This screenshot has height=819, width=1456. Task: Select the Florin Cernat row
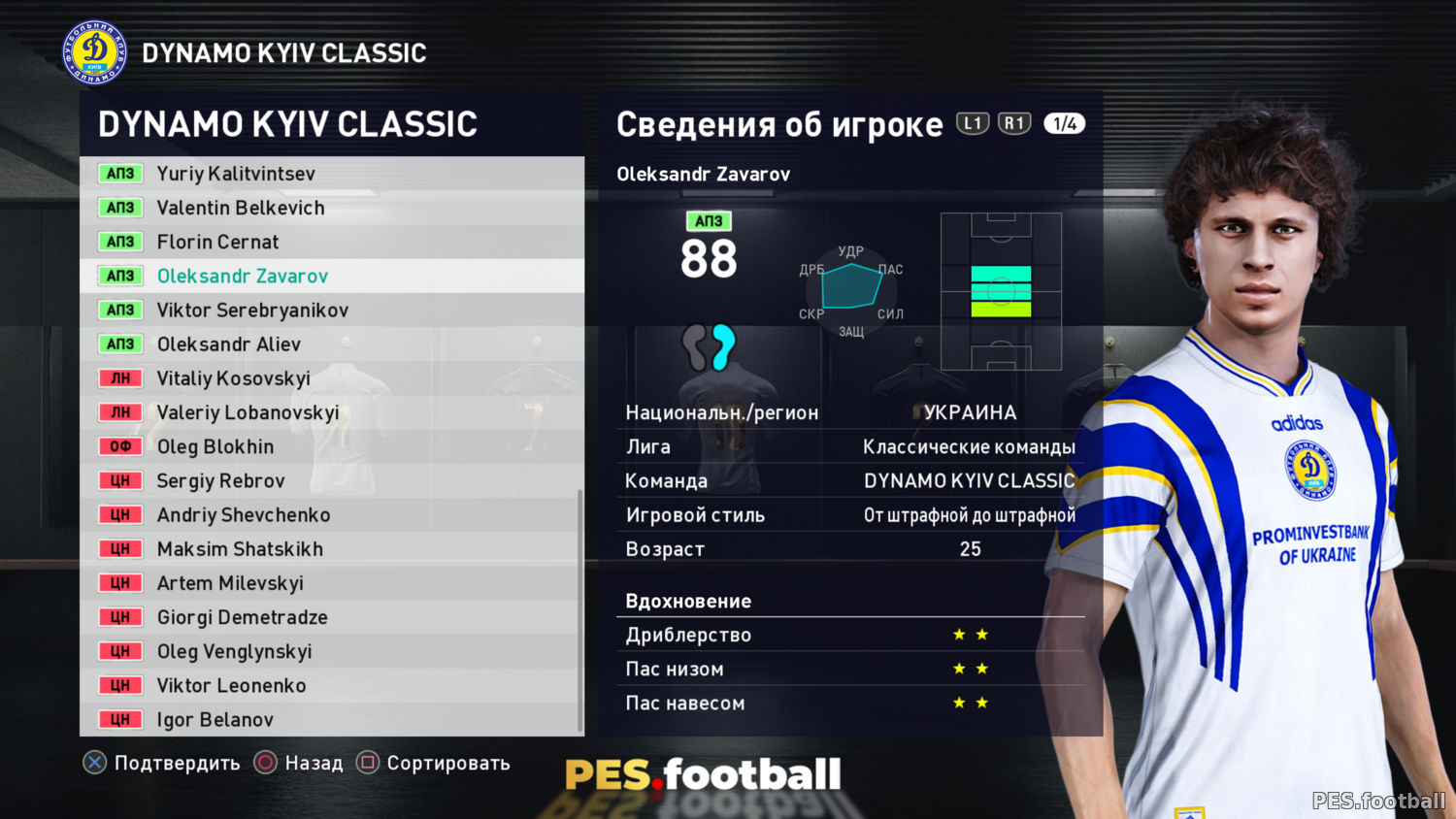(217, 242)
